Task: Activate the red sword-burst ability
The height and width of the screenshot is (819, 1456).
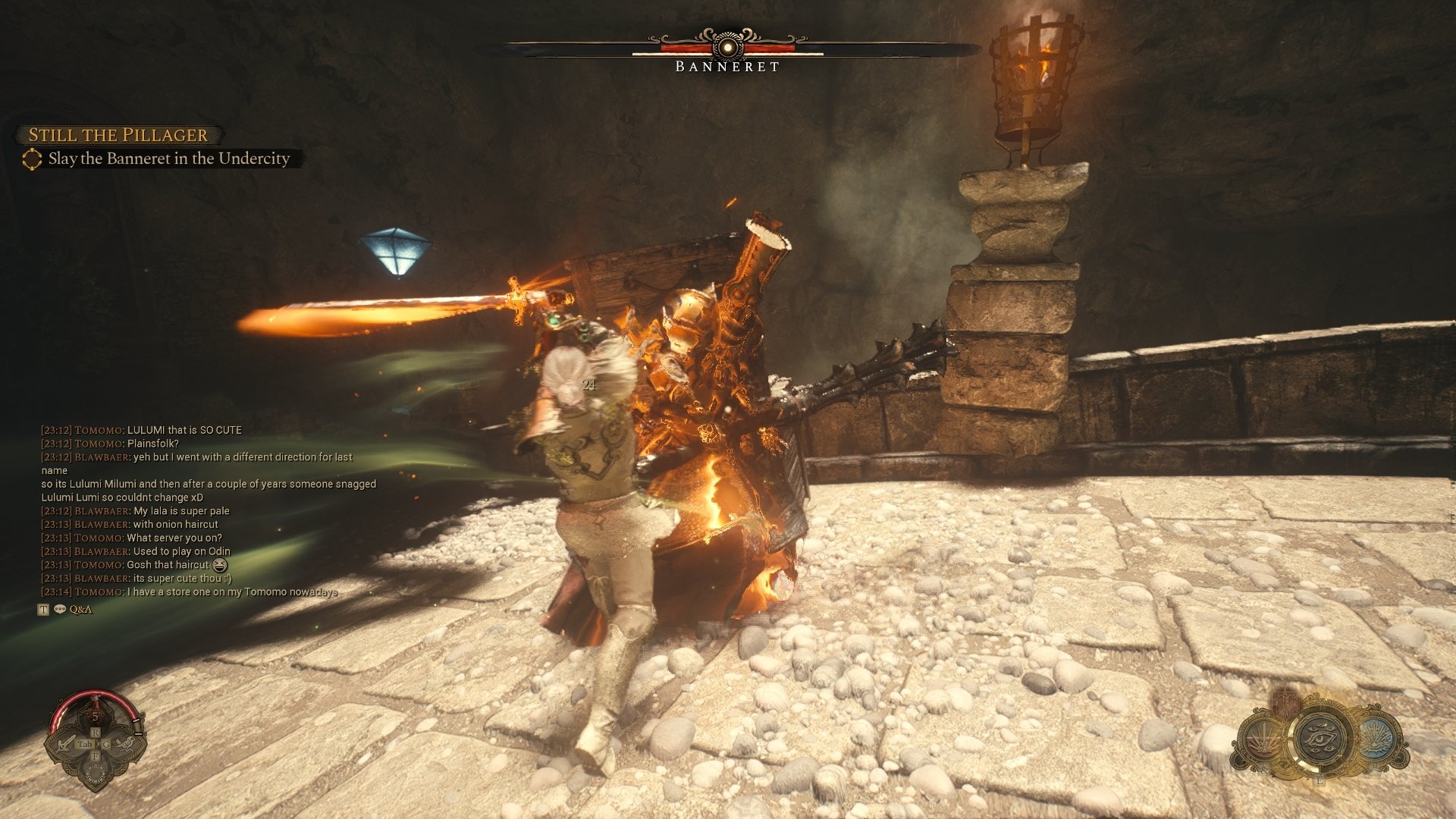Action: click(x=1263, y=739)
